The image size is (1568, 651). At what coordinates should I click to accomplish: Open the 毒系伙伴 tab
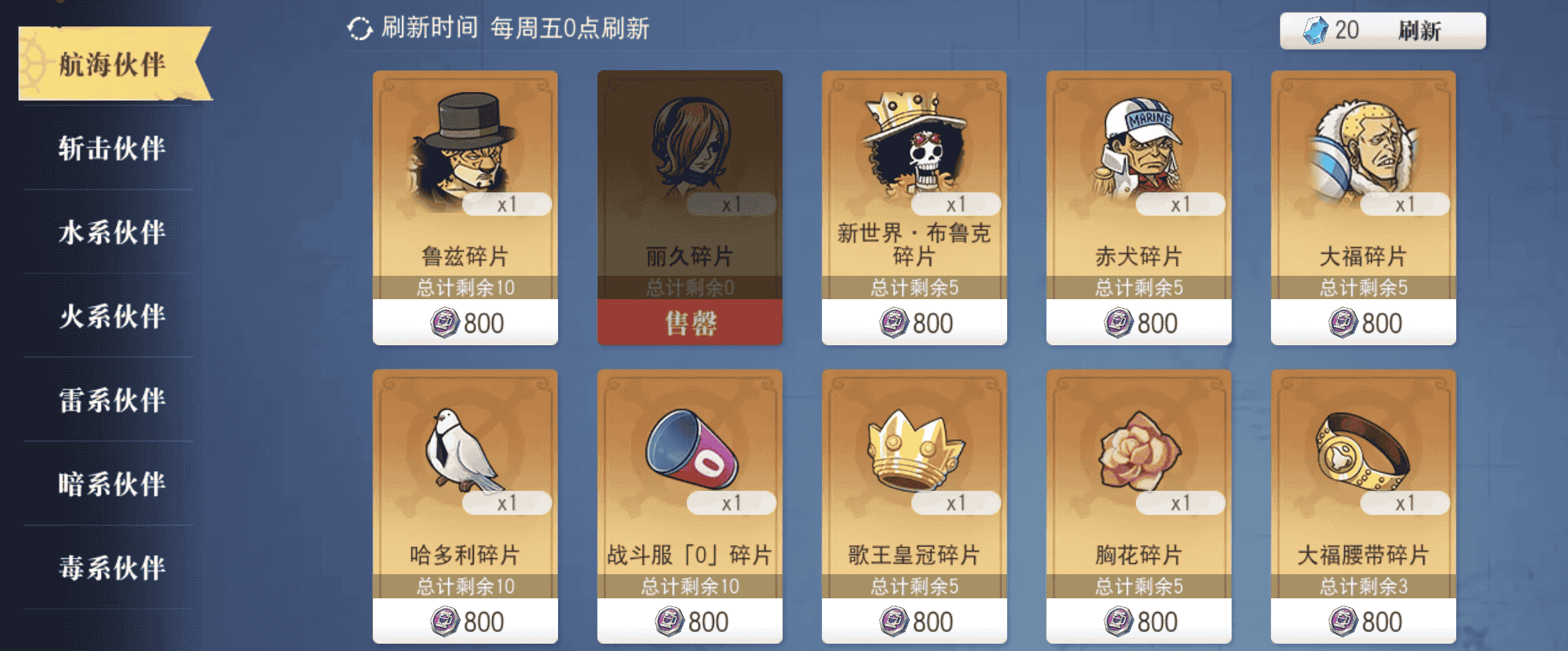[x=112, y=568]
